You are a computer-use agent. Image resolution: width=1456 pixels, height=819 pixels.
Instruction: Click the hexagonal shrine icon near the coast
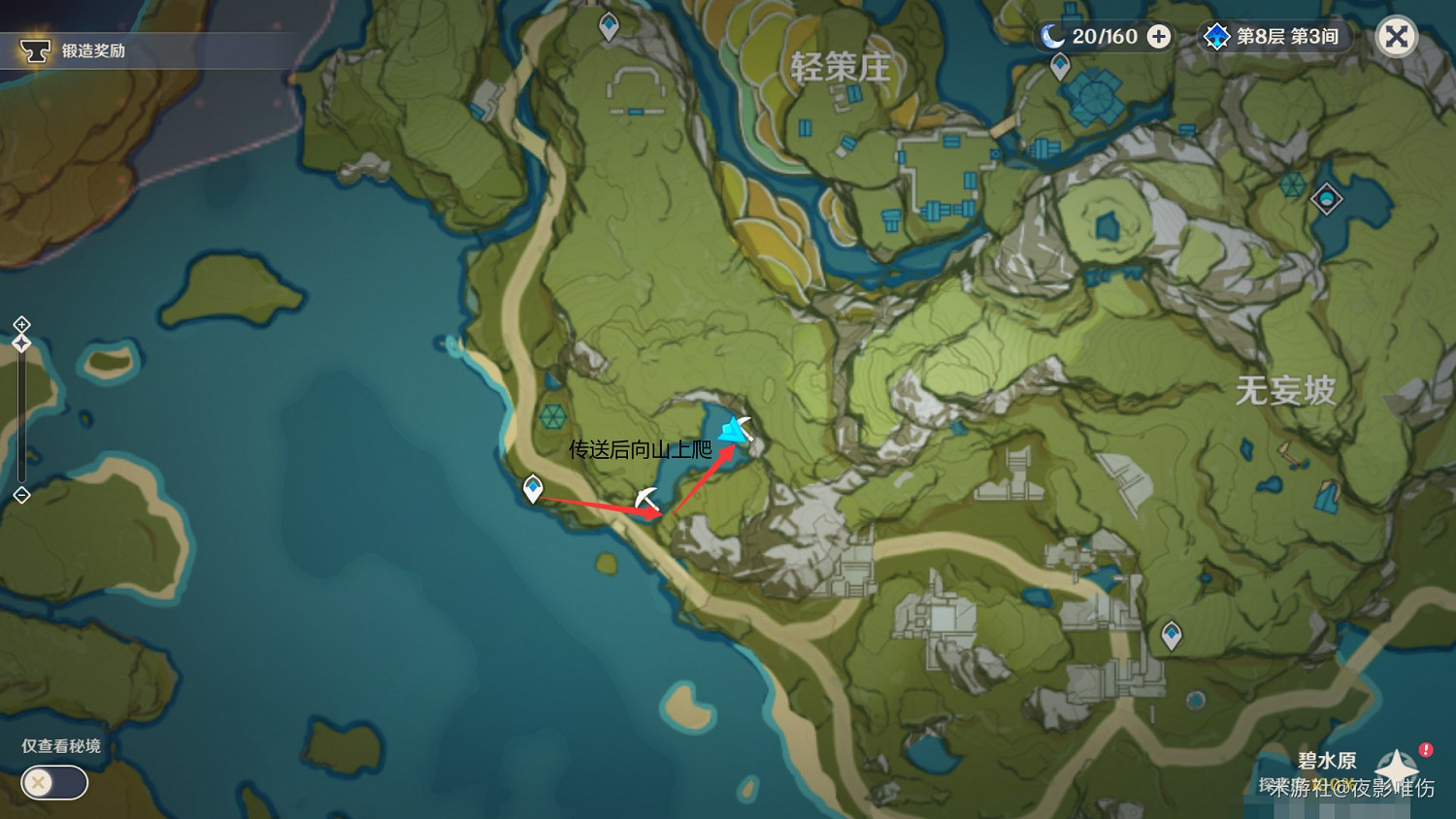(554, 416)
